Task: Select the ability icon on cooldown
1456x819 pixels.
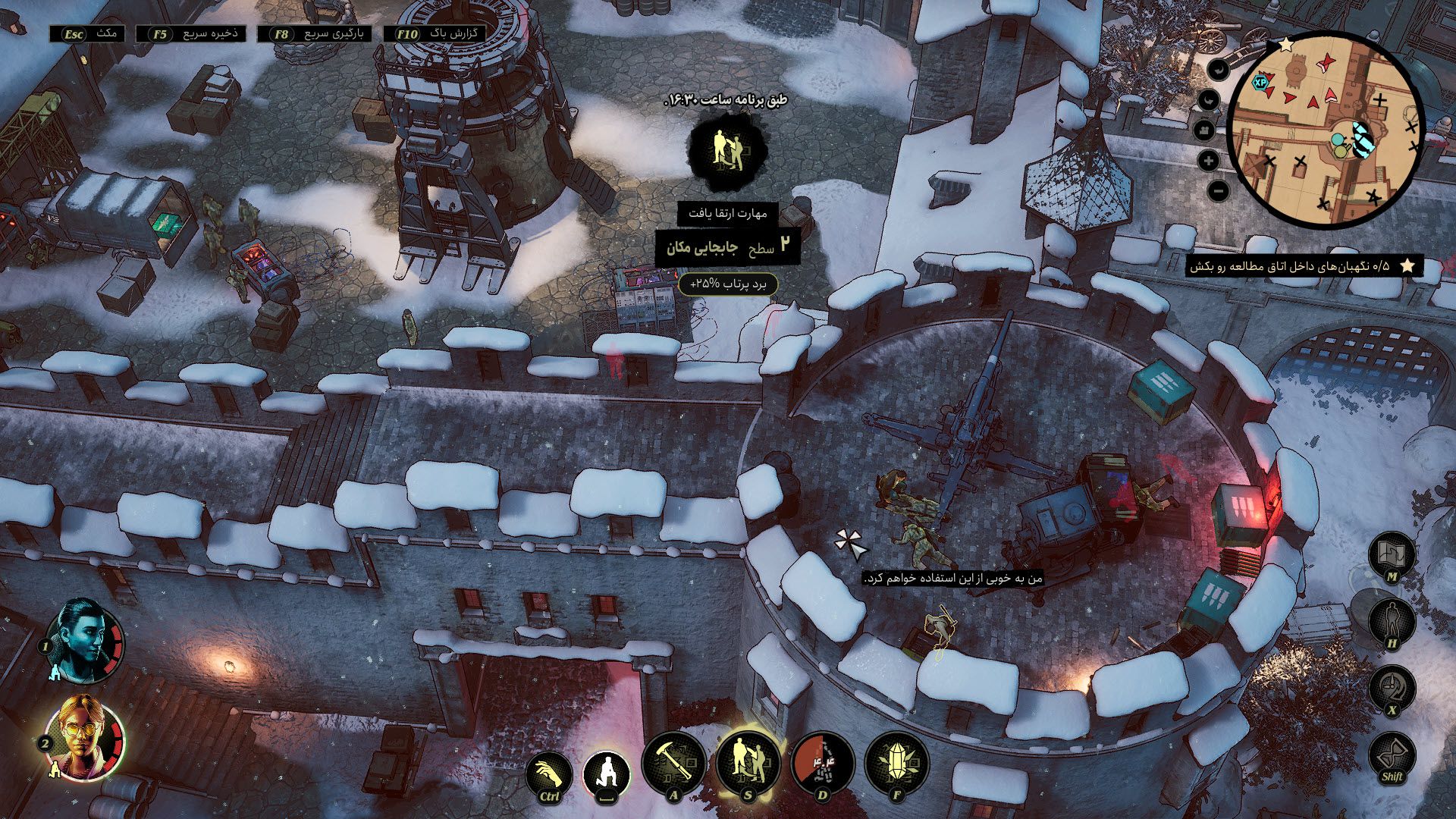Action: point(823,764)
